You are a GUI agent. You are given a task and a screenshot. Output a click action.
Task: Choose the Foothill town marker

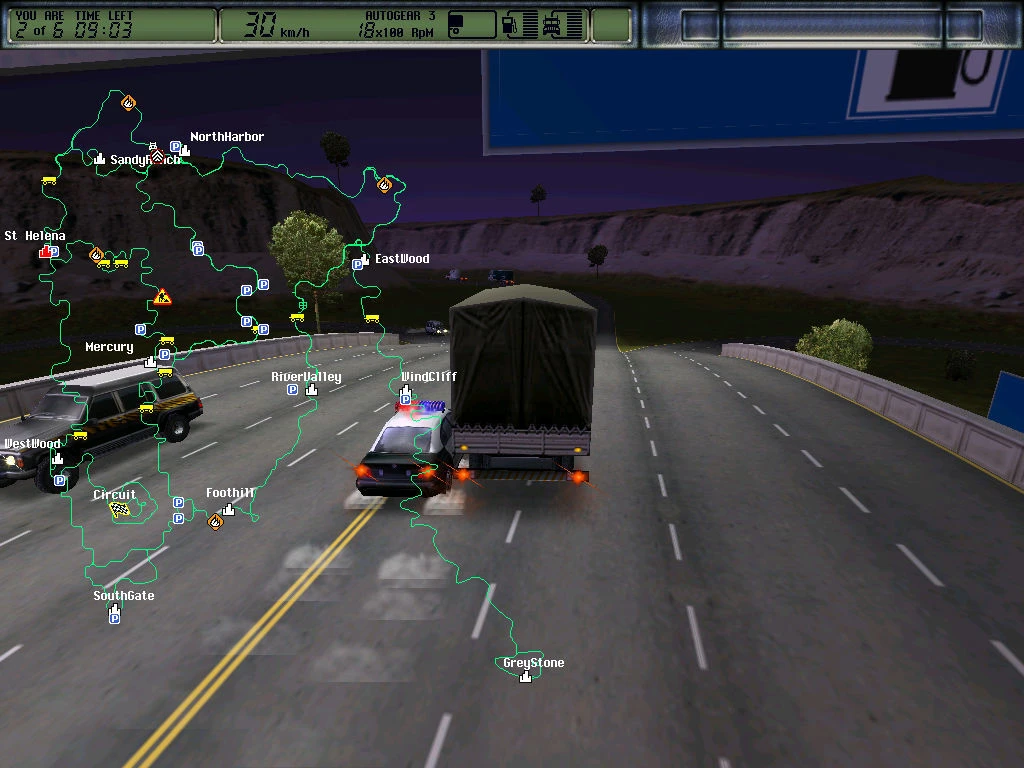[229, 509]
